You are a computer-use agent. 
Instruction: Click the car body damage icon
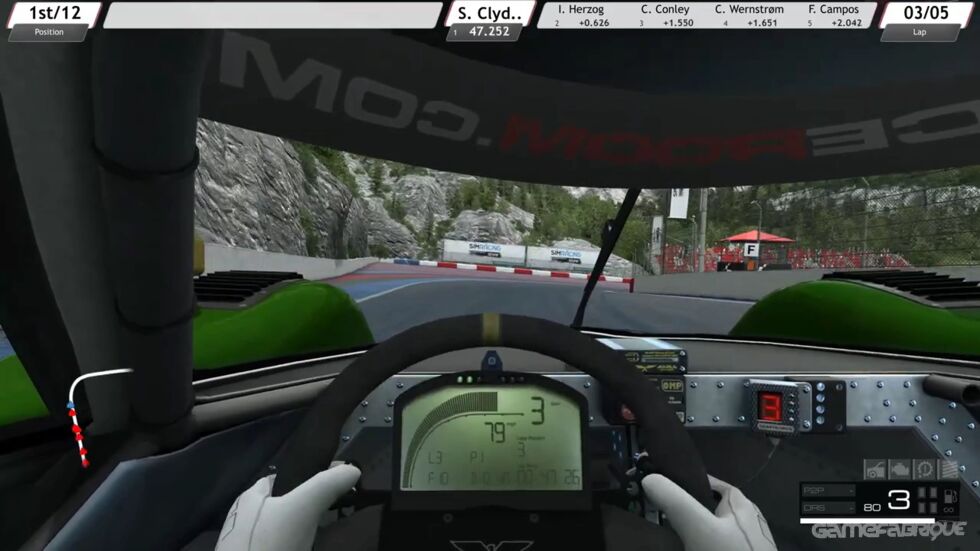point(874,469)
